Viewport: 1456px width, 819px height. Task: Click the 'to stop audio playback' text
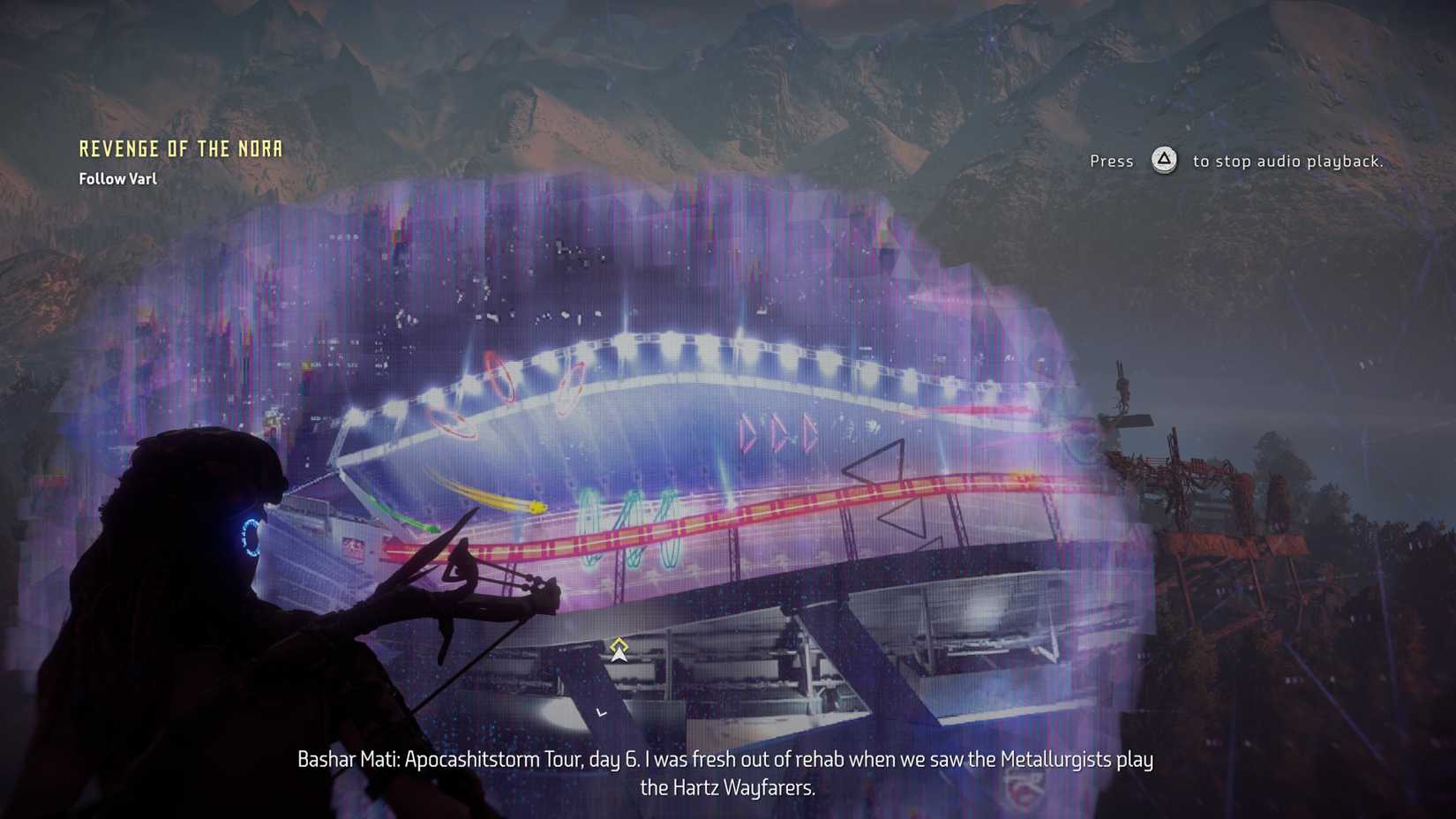1288,162
